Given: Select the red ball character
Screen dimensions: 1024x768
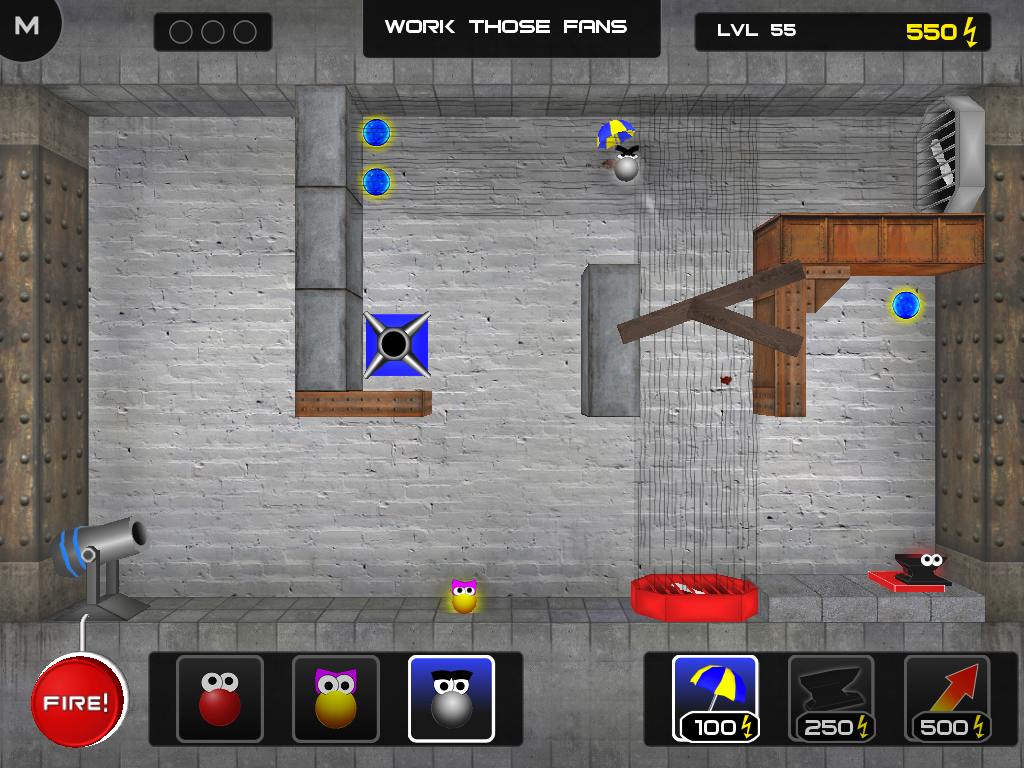Looking at the screenshot, I should click(x=219, y=699).
